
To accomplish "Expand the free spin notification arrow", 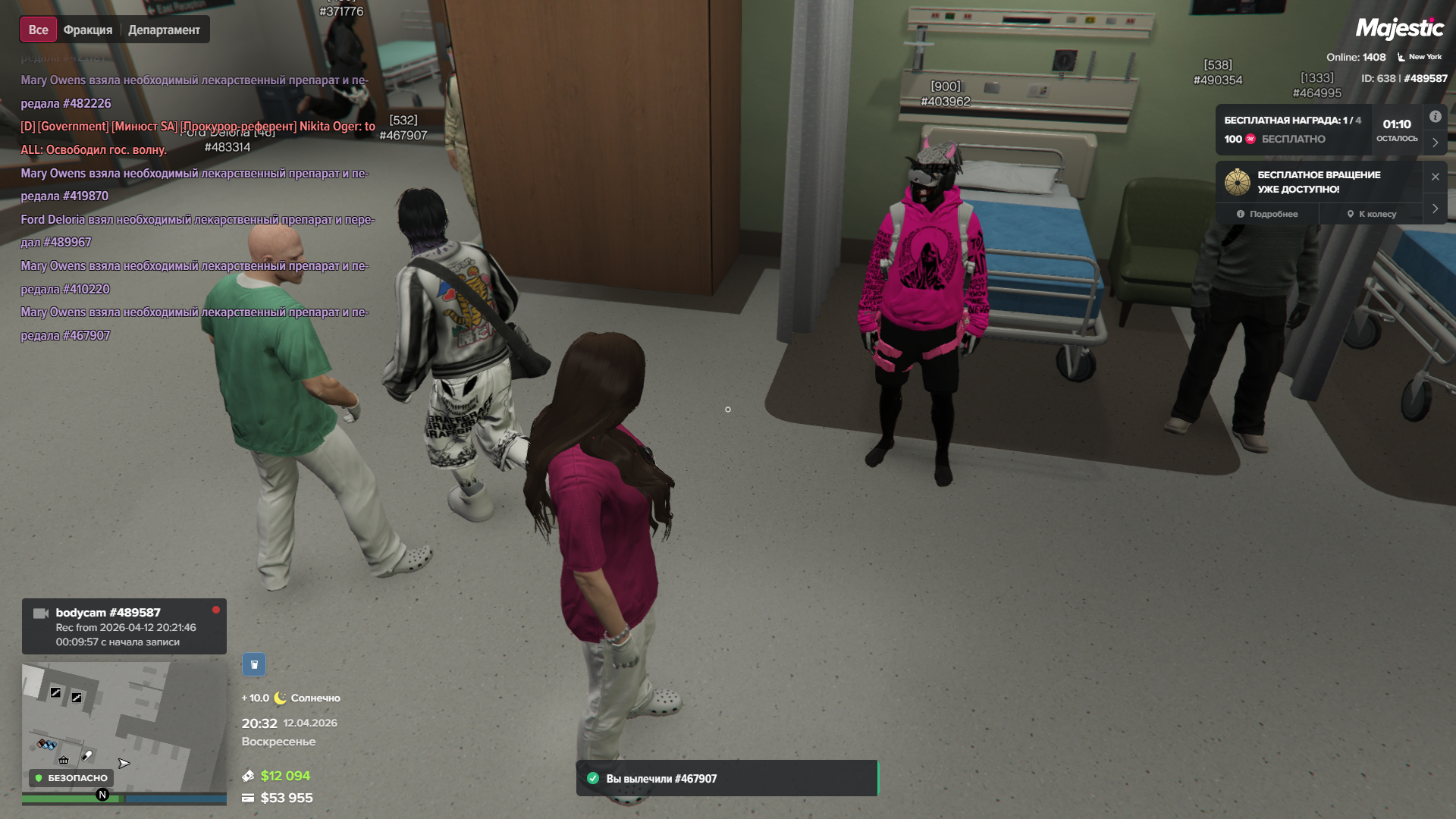I will pos(1435,209).
